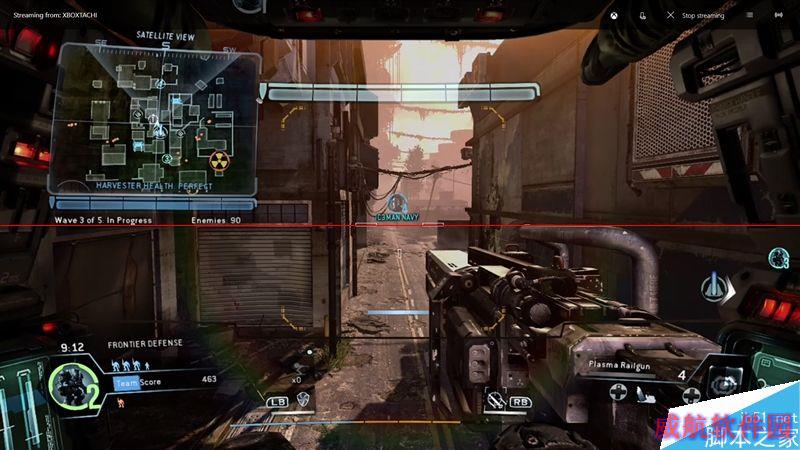Select the turret icon with number 3
Image resolution: width=800 pixels, height=450 pixels.
coord(778,259)
